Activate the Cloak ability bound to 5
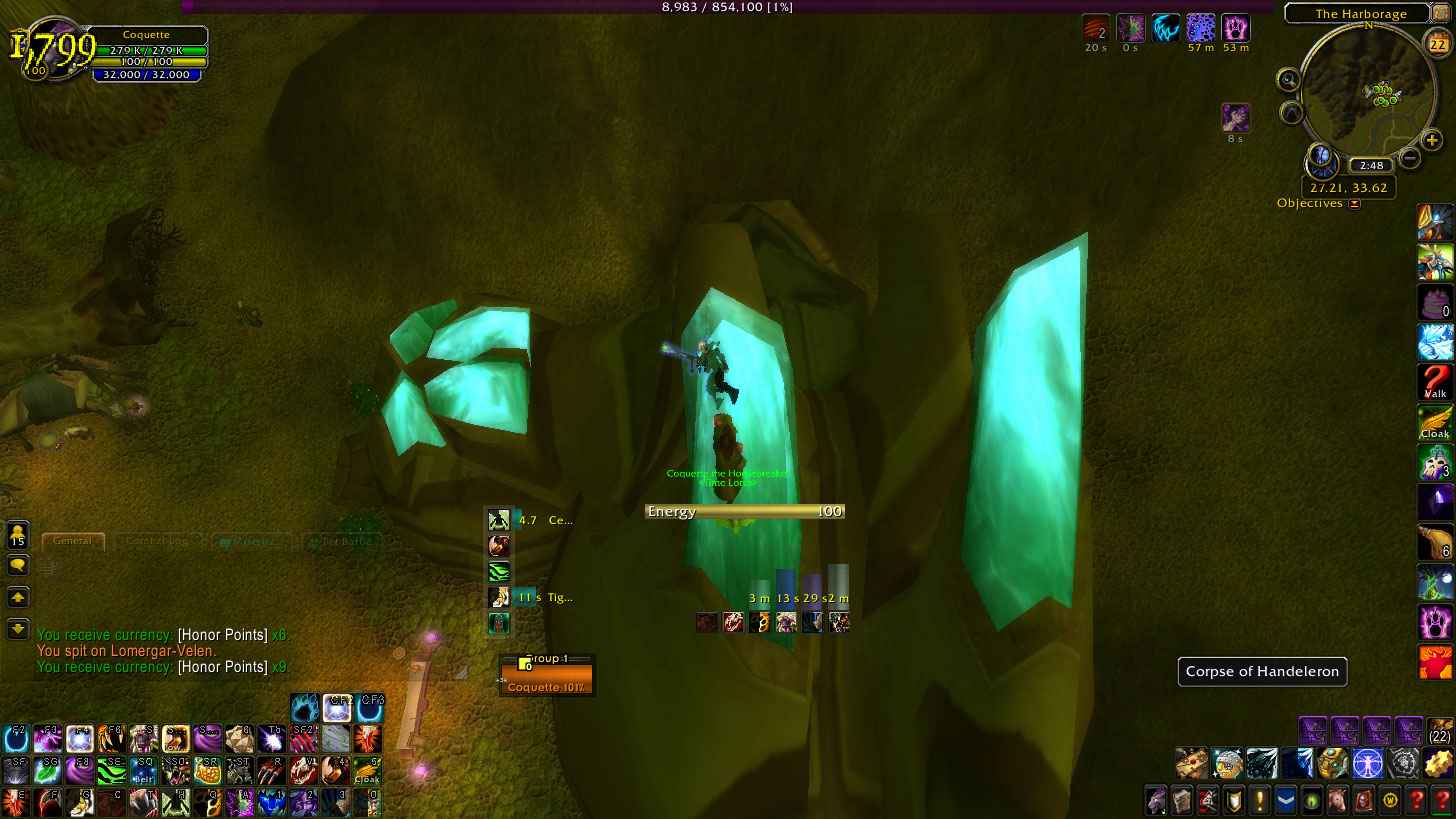This screenshot has width=1456, height=819. pyautogui.click(x=367, y=770)
